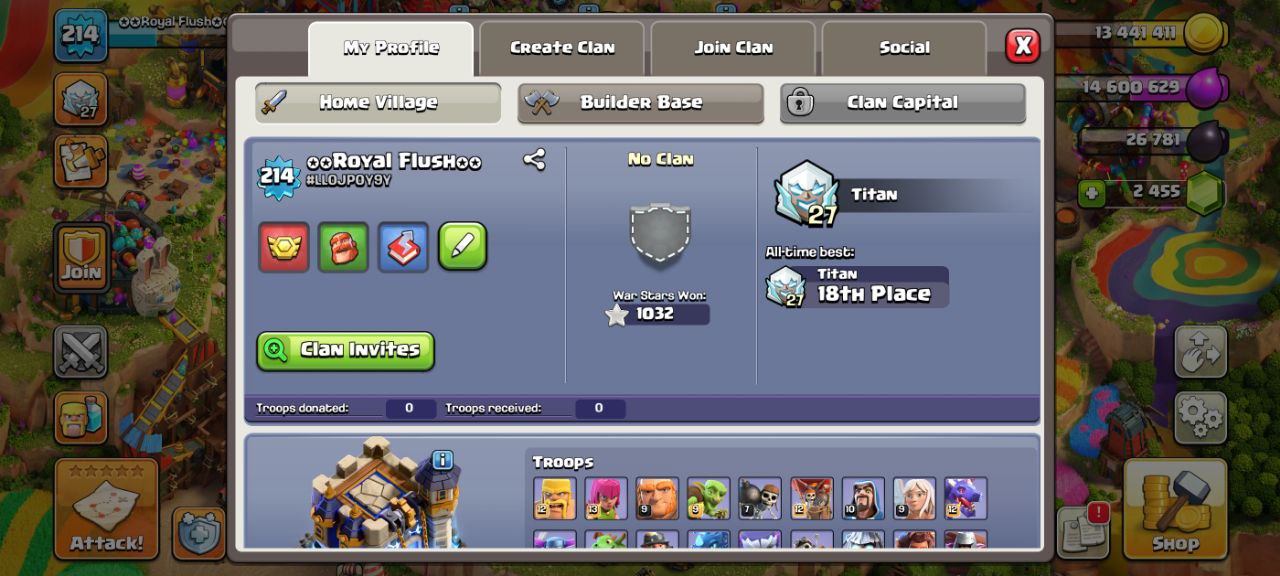Share the player profile
Image resolution: width=1280 pixels, height=576 pixels.
[534, 160]
